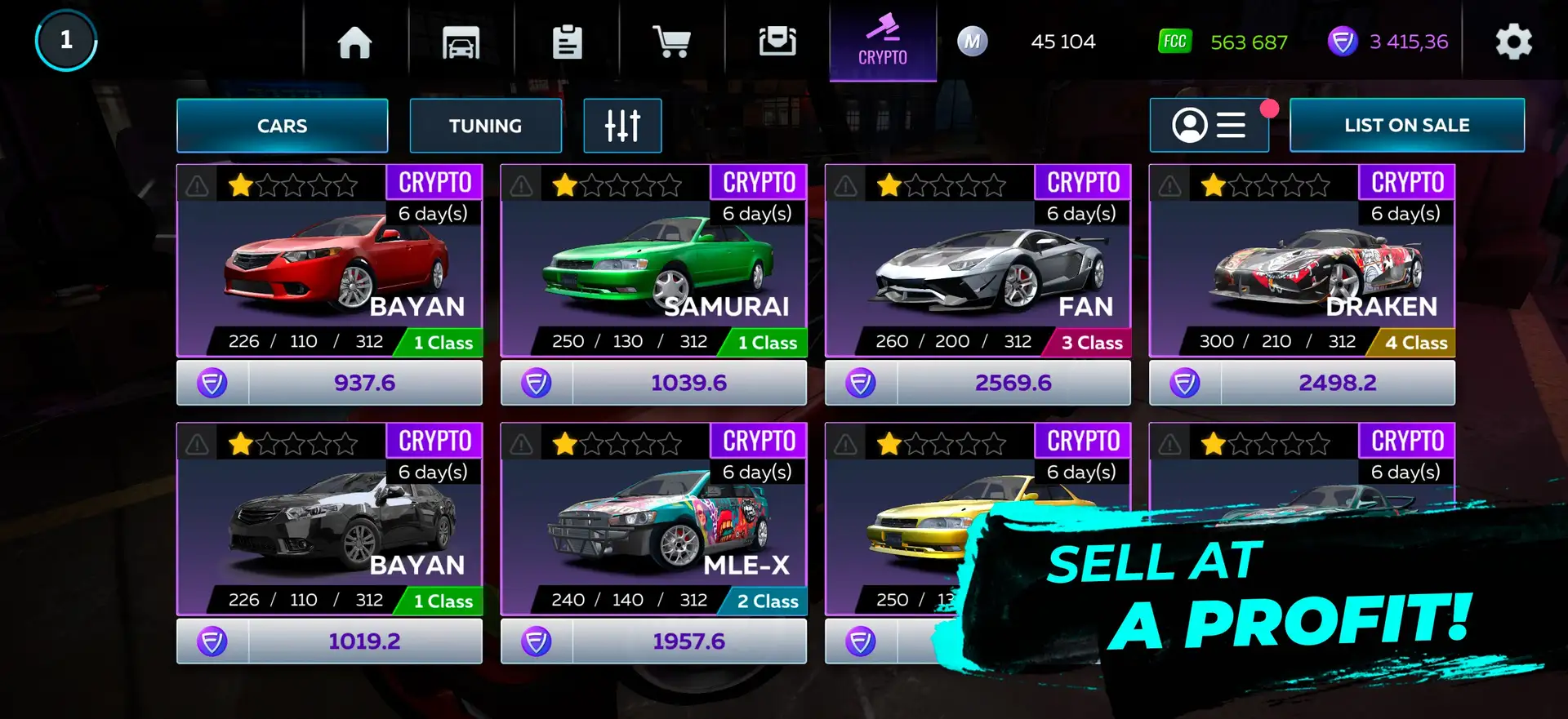
Task: Switch to the Tuning category
Action: click(x=485, y=126)
